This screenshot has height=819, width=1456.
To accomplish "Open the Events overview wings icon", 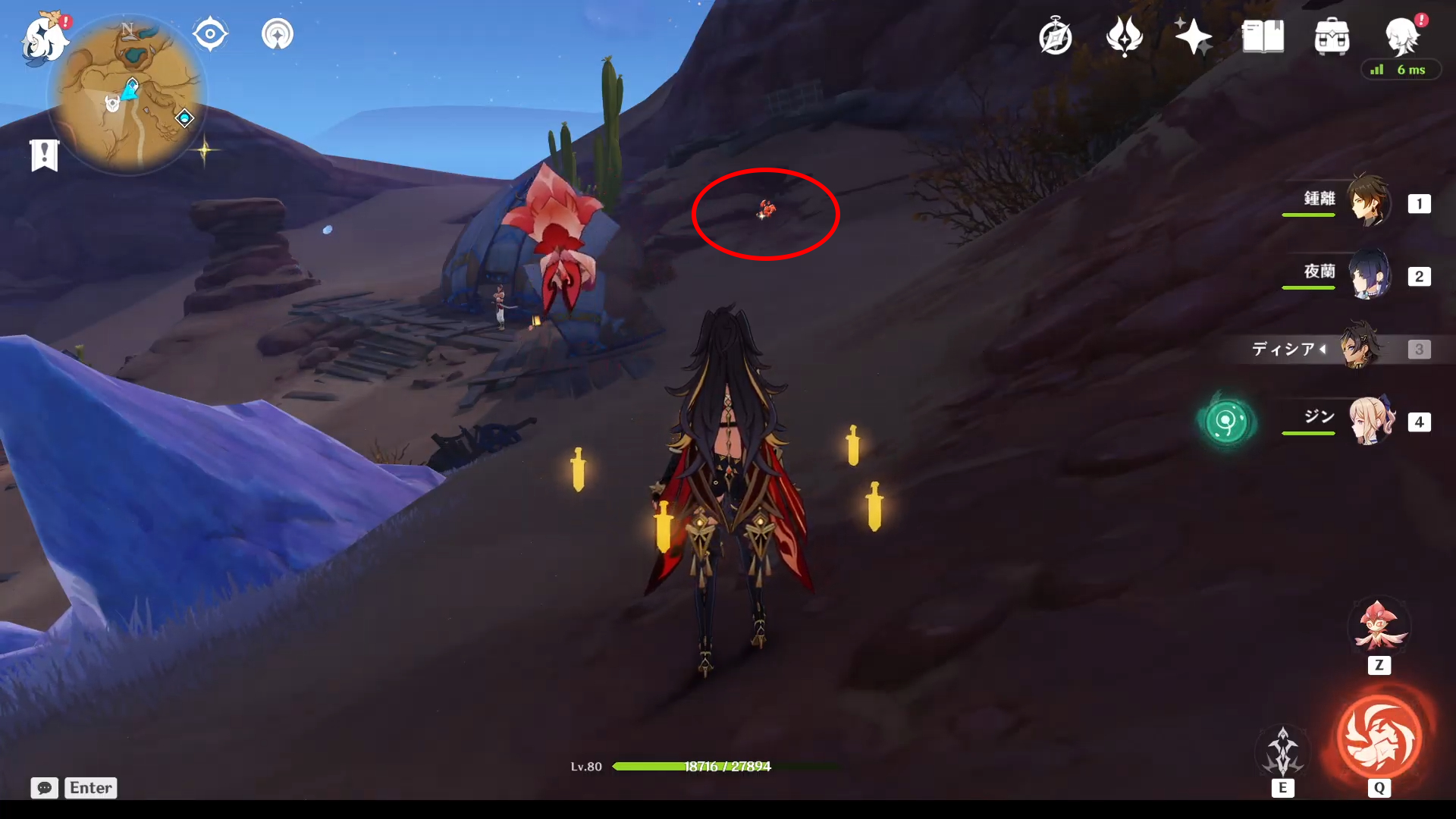I will coord(1124,36).
